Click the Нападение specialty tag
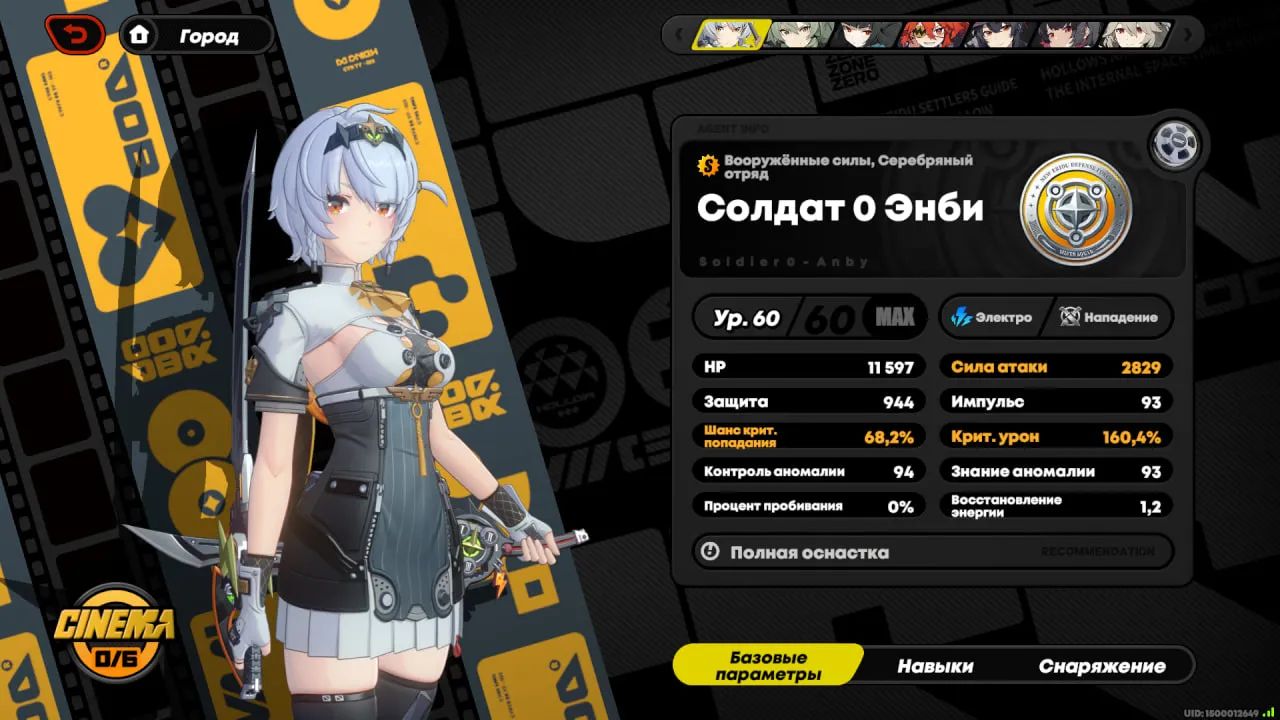 (1110, 317)
